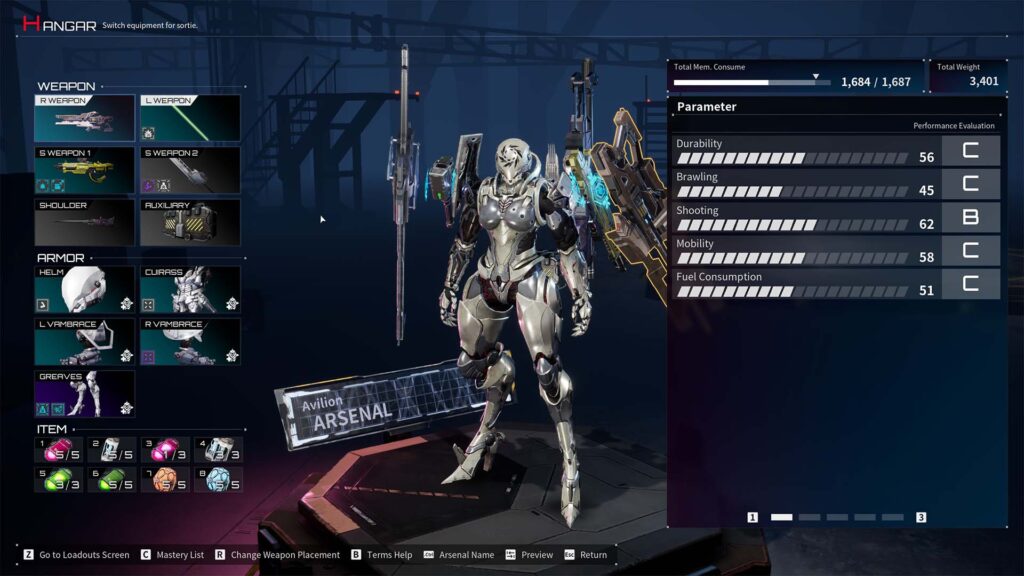
Task: Choose the R Vambrace slot
Action: point(190,342)
